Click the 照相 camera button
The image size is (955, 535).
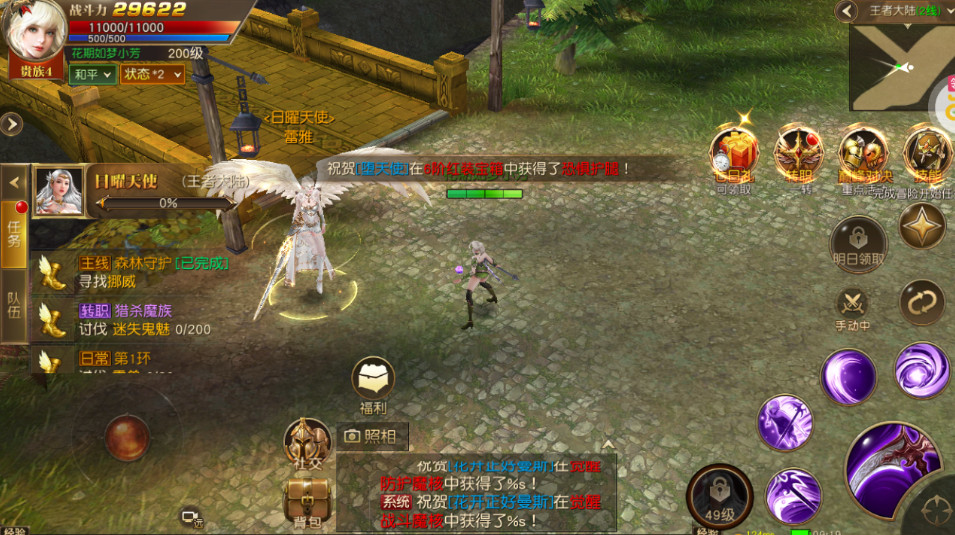tap(372, 436)
